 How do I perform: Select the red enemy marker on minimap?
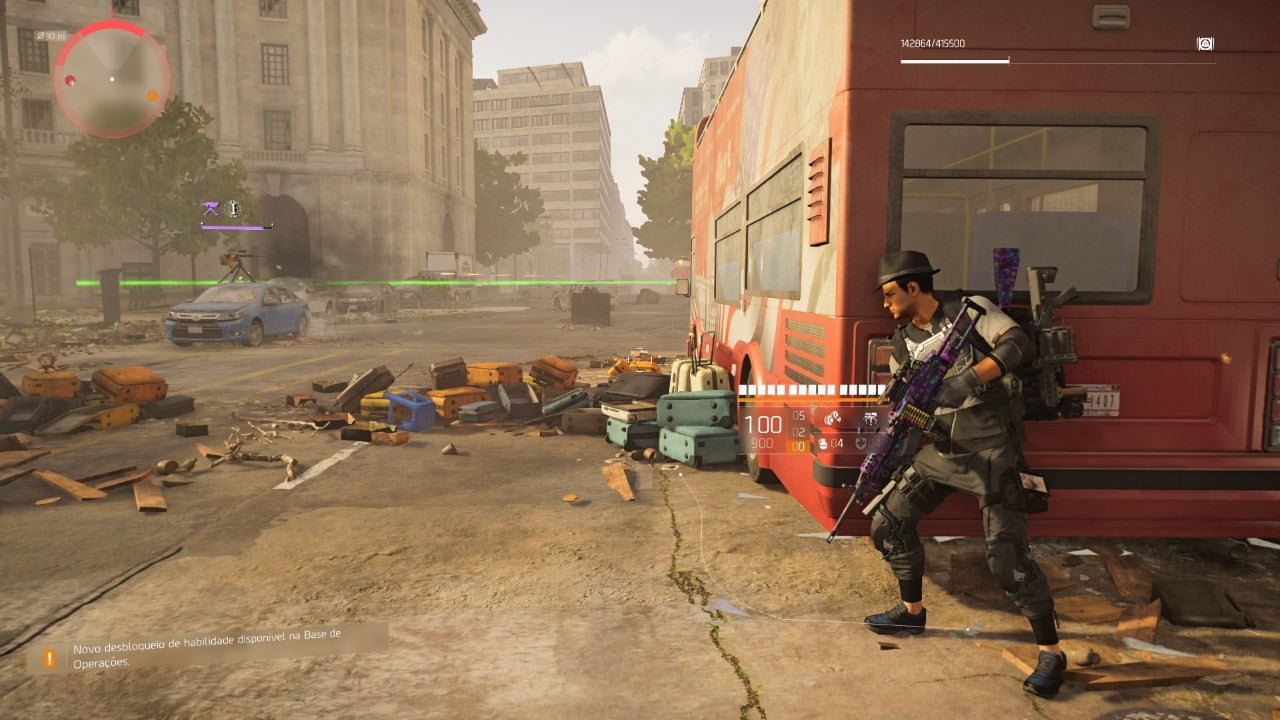(70, 81)
